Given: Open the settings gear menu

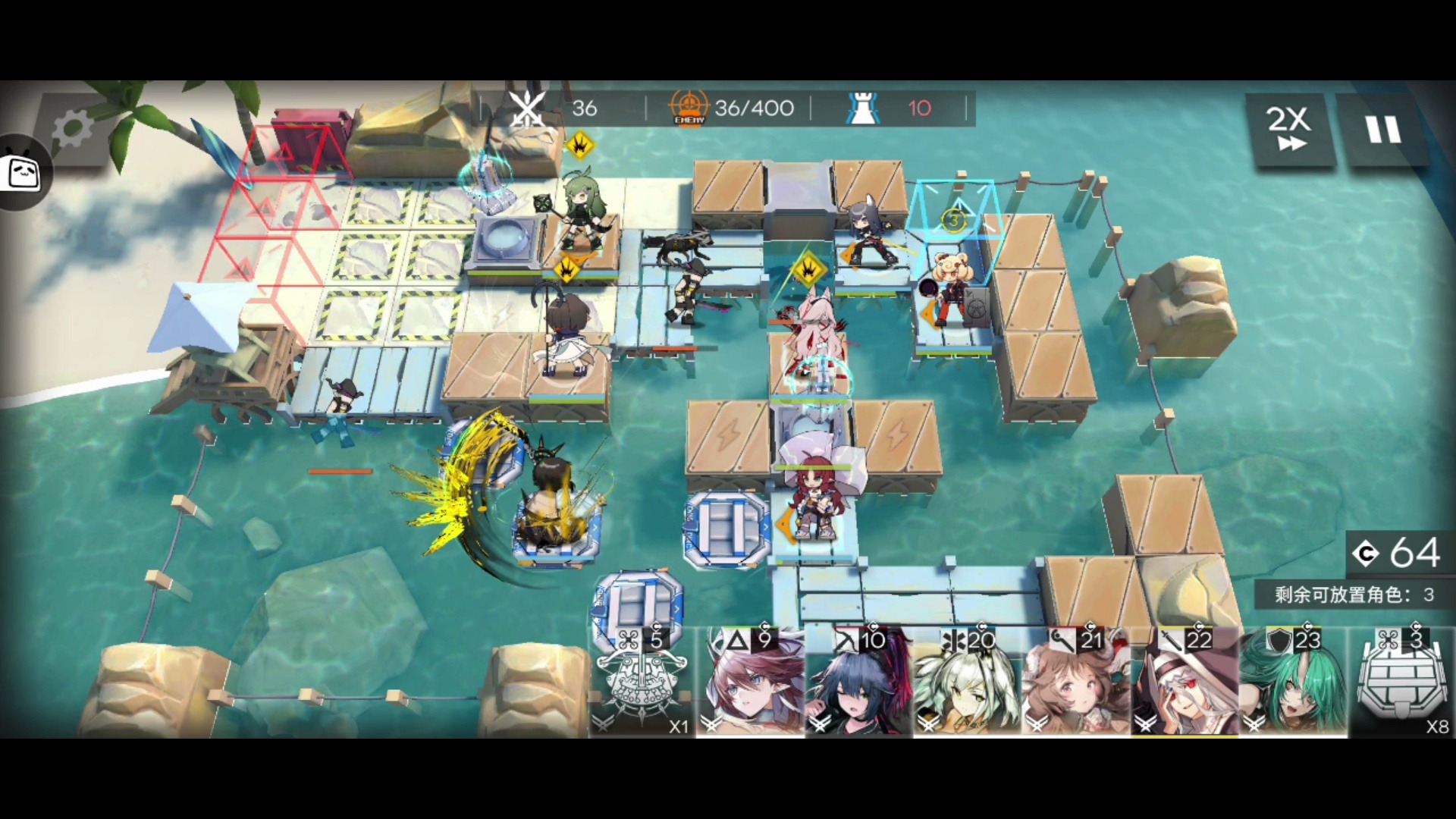Looking at the screenshot, I should (x=72, y=129).
